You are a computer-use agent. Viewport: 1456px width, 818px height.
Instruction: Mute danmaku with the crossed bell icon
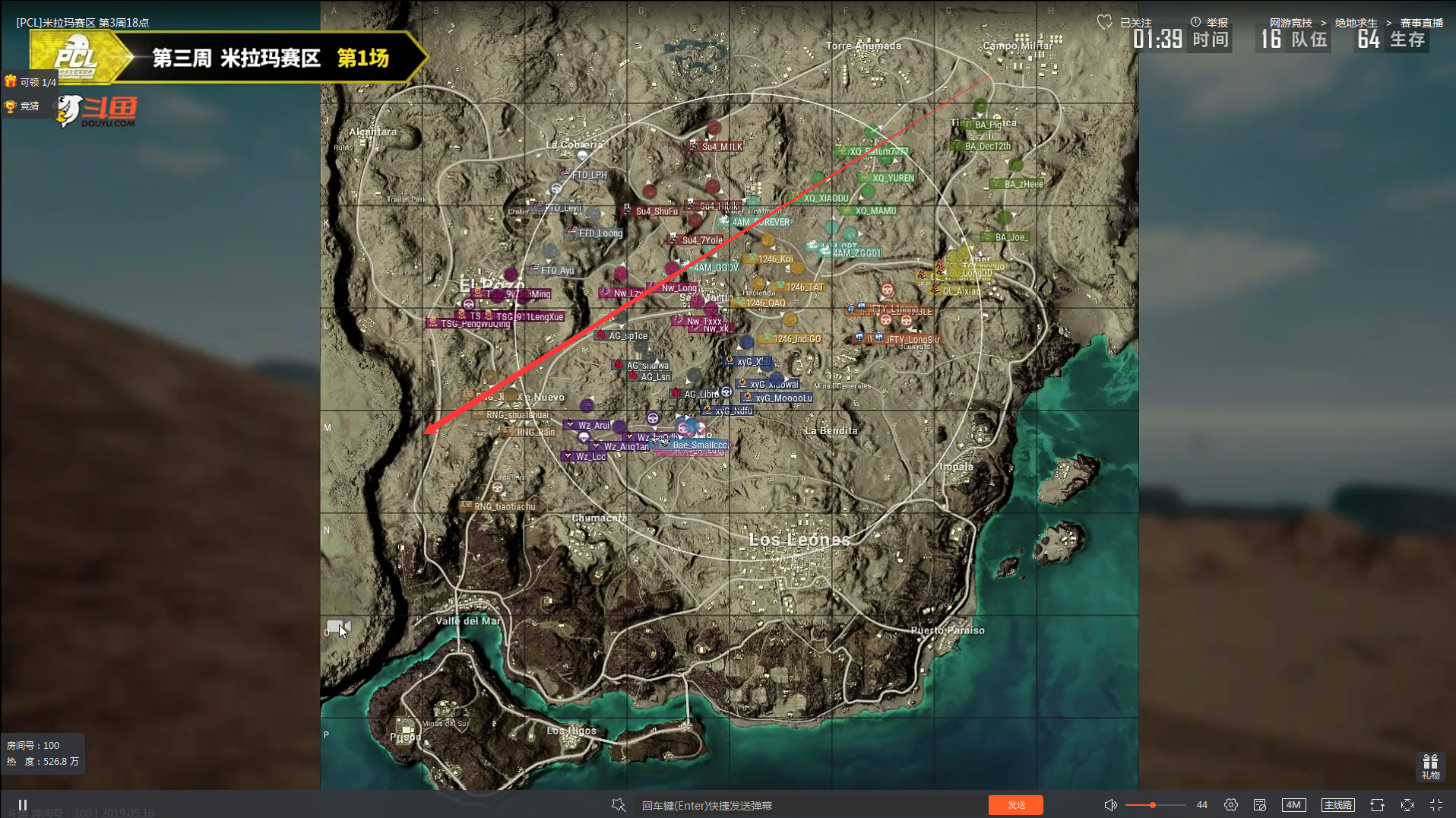click(x=618, y=804)
